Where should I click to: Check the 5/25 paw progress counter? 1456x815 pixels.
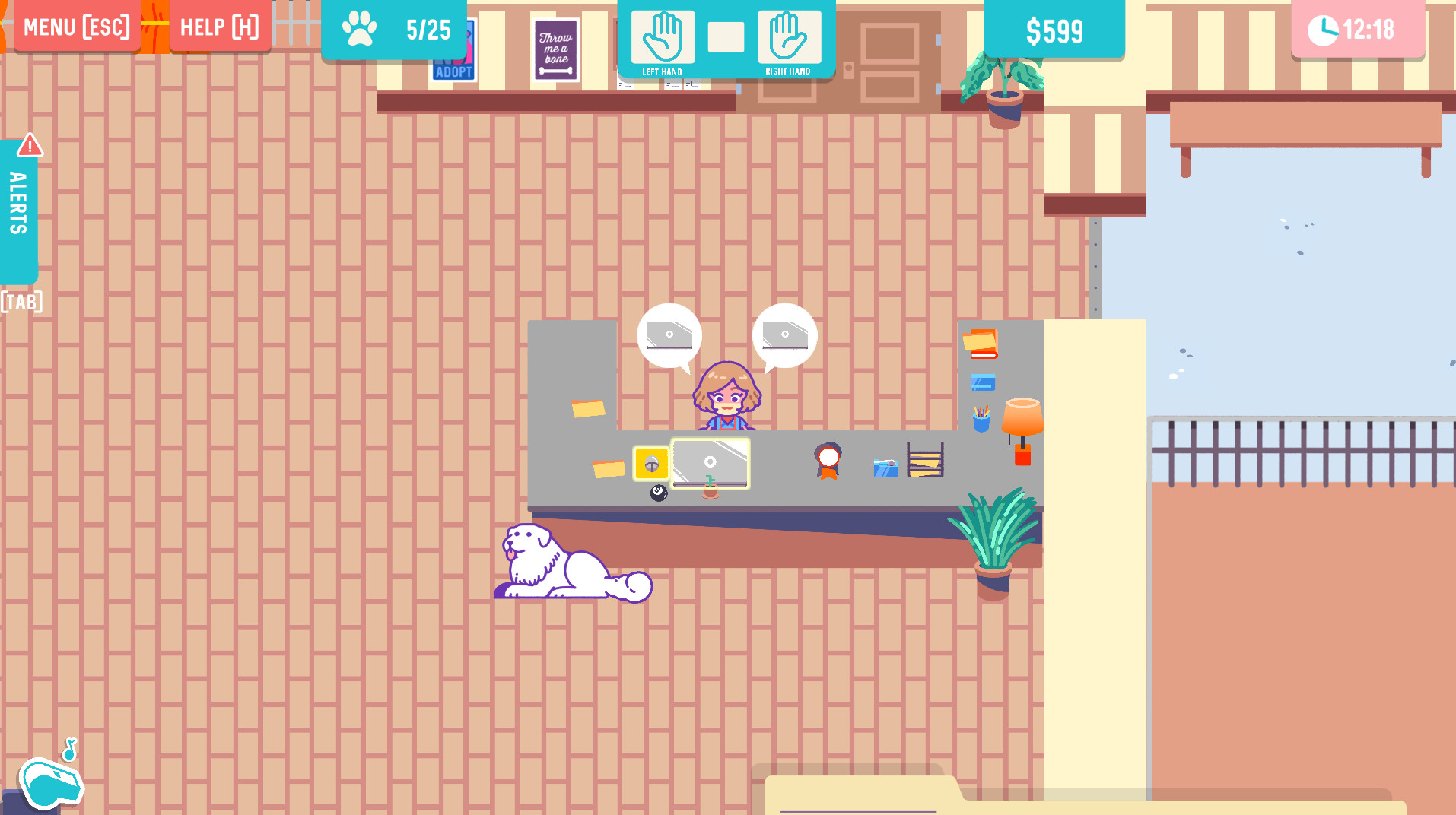pos(395,30)
